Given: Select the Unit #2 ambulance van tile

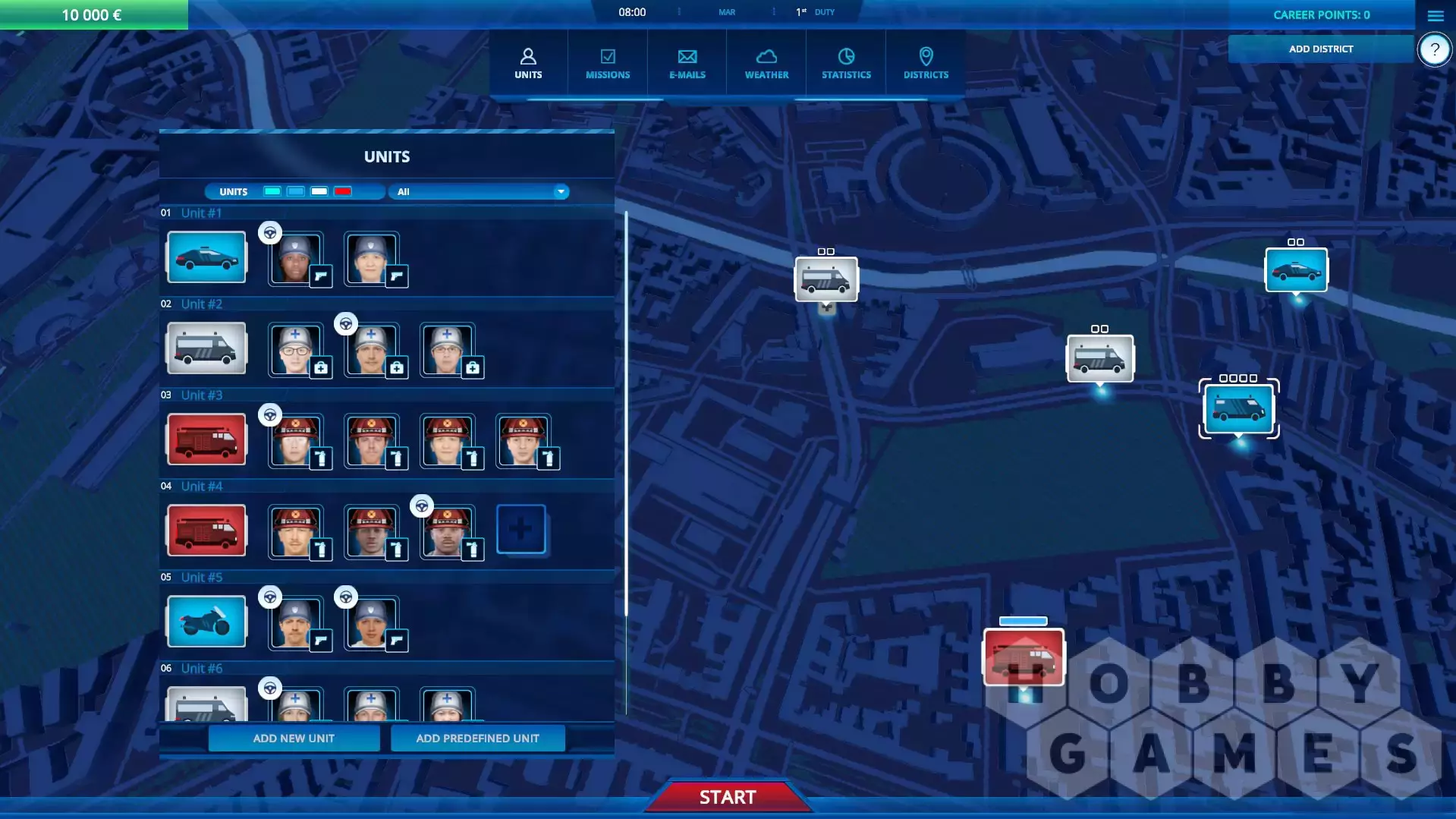Looking at the screenshot, I should [x=206, y=348].
